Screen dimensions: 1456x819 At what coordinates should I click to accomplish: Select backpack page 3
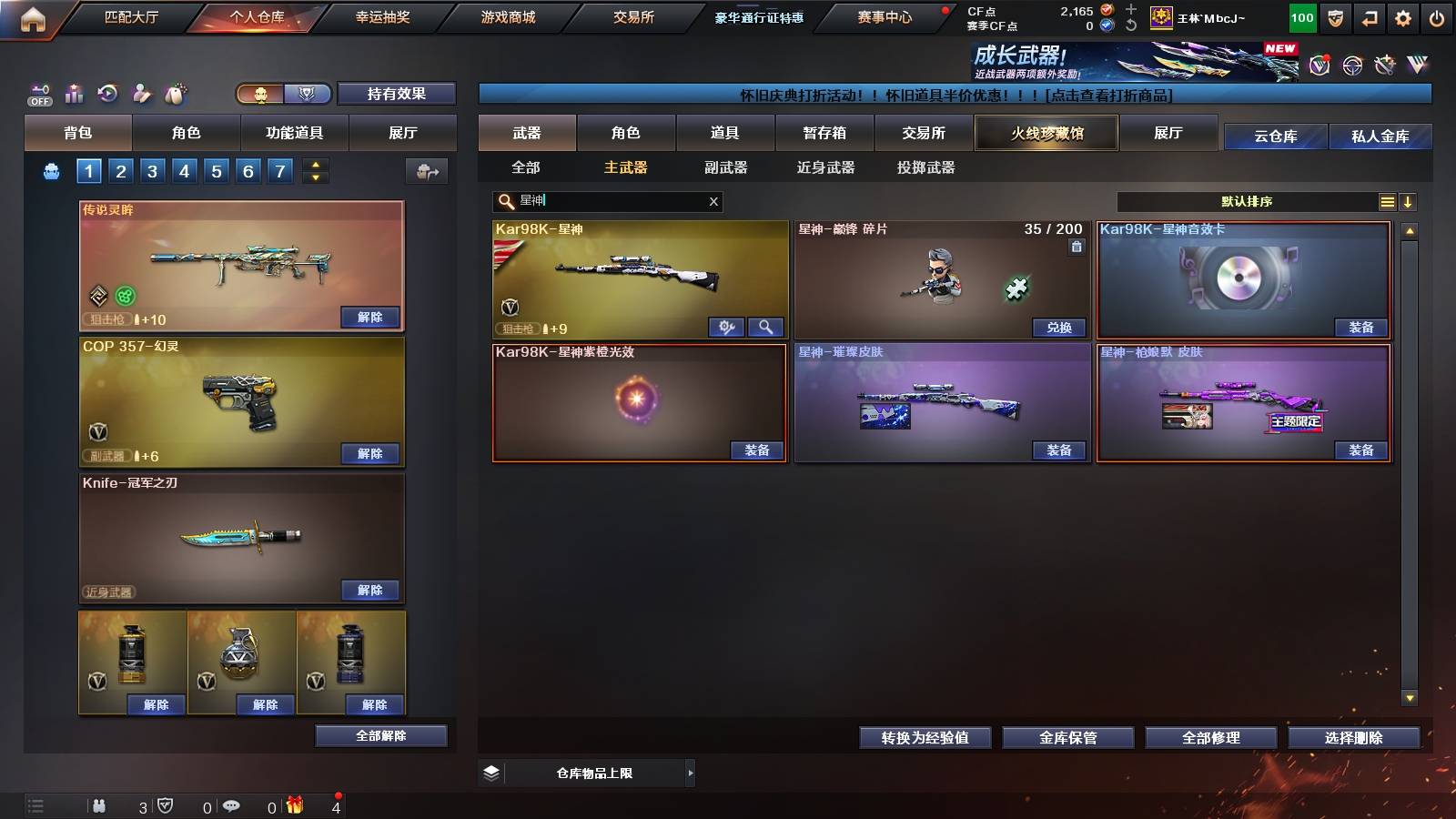click(x=151, y=170)
